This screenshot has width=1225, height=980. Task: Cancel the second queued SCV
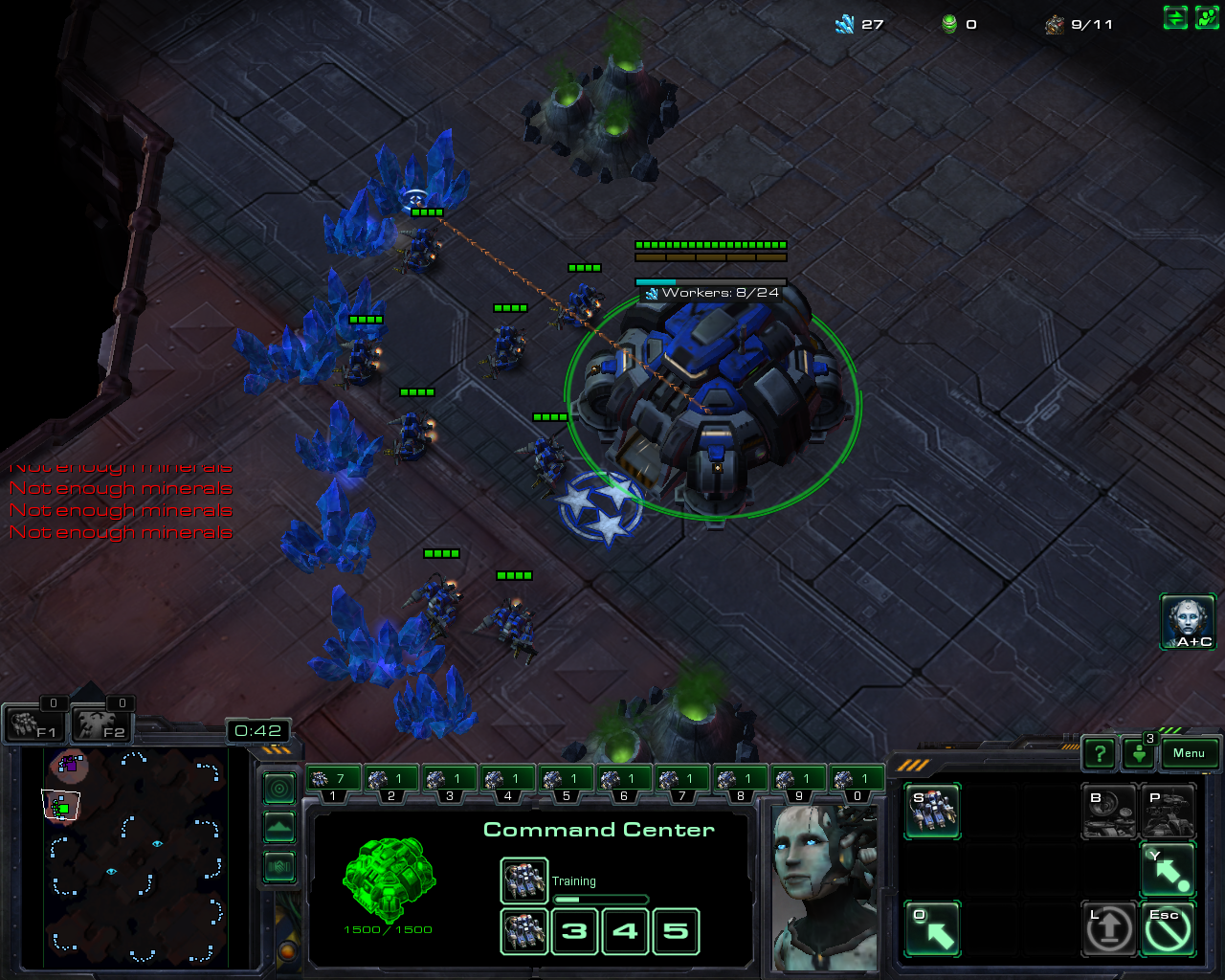[x=524, y=931]
